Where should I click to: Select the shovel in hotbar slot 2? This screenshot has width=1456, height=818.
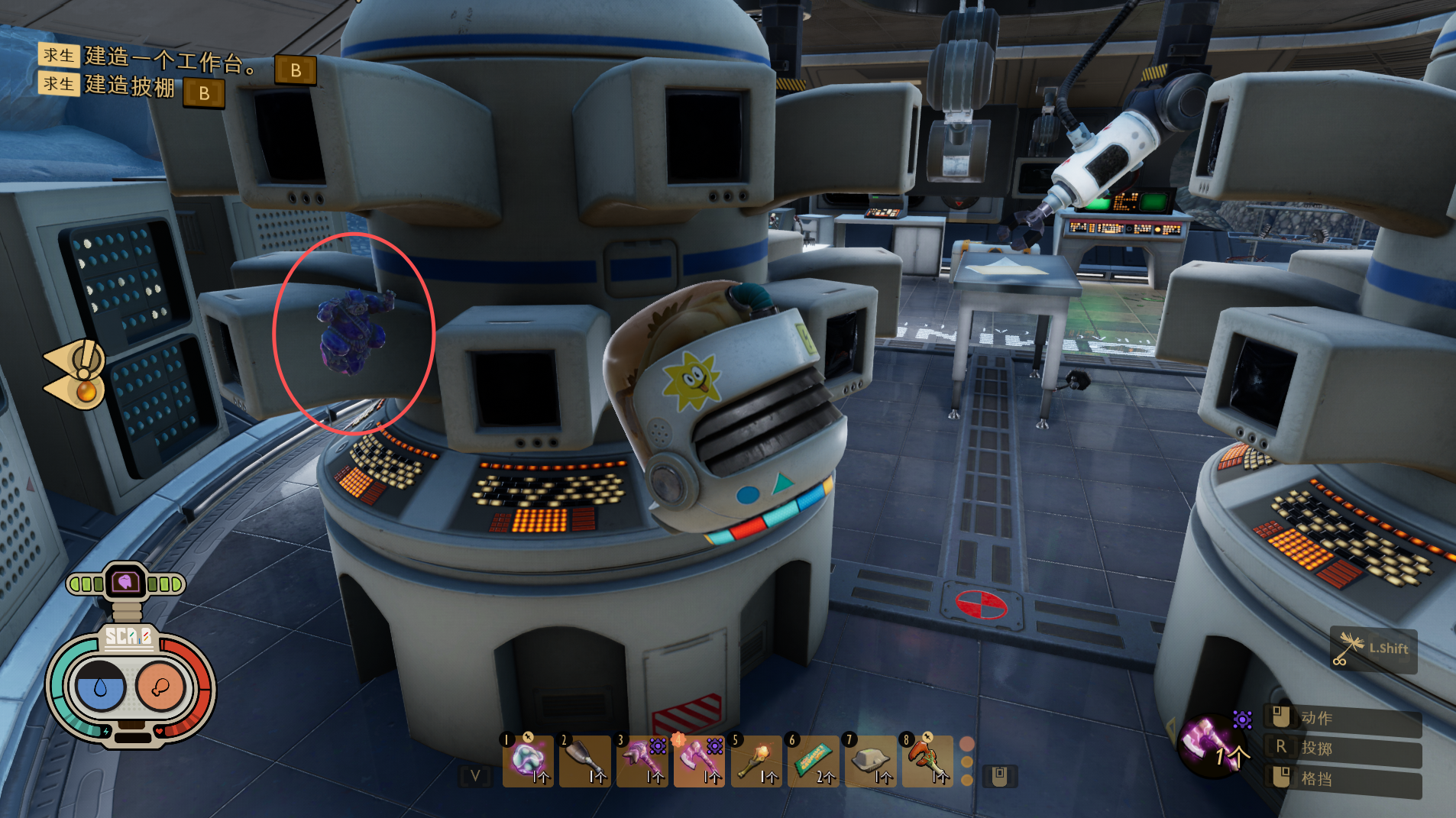pyautogui.click(x=584, y=761)
